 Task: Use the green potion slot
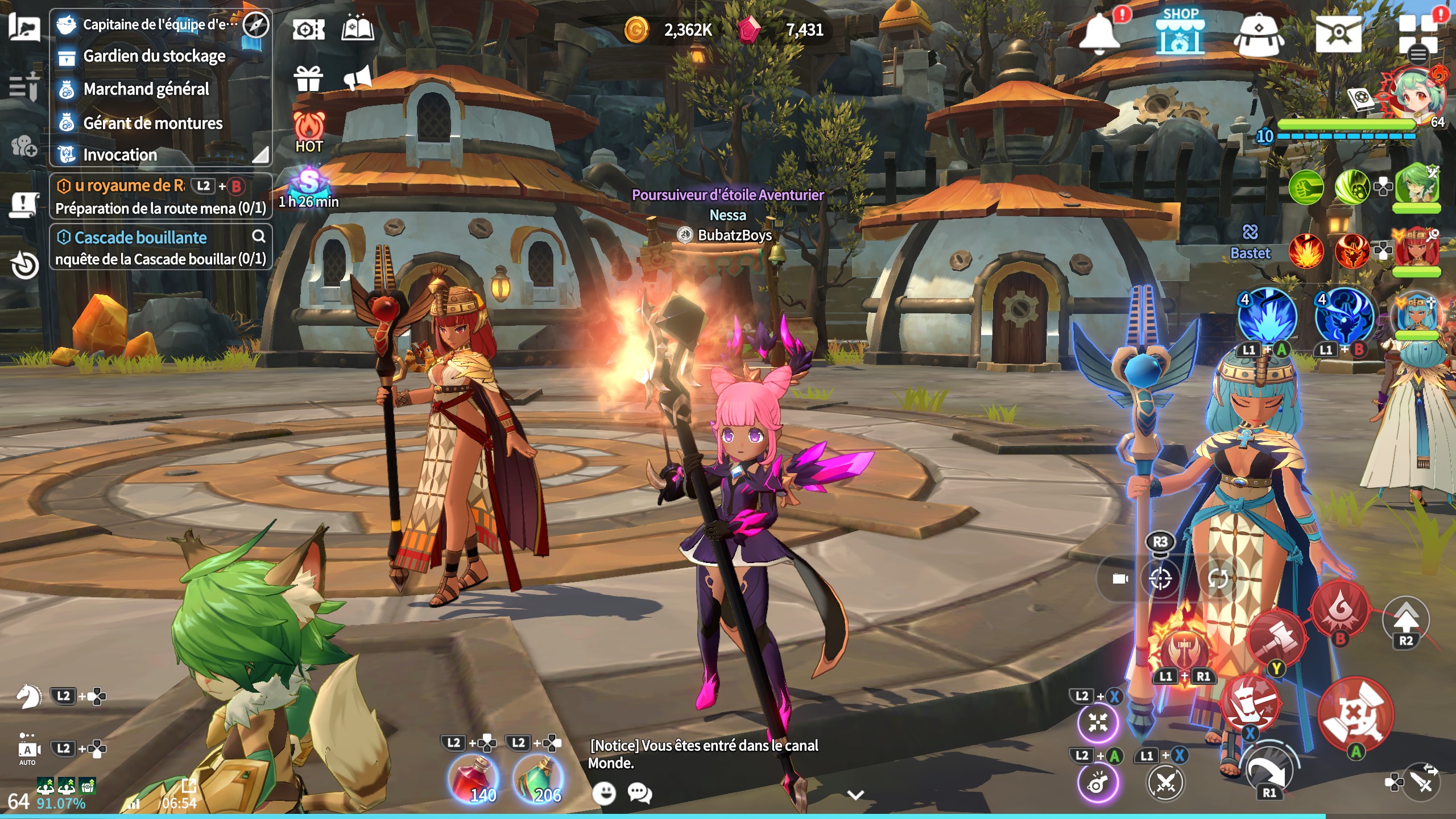click(538, 777)
